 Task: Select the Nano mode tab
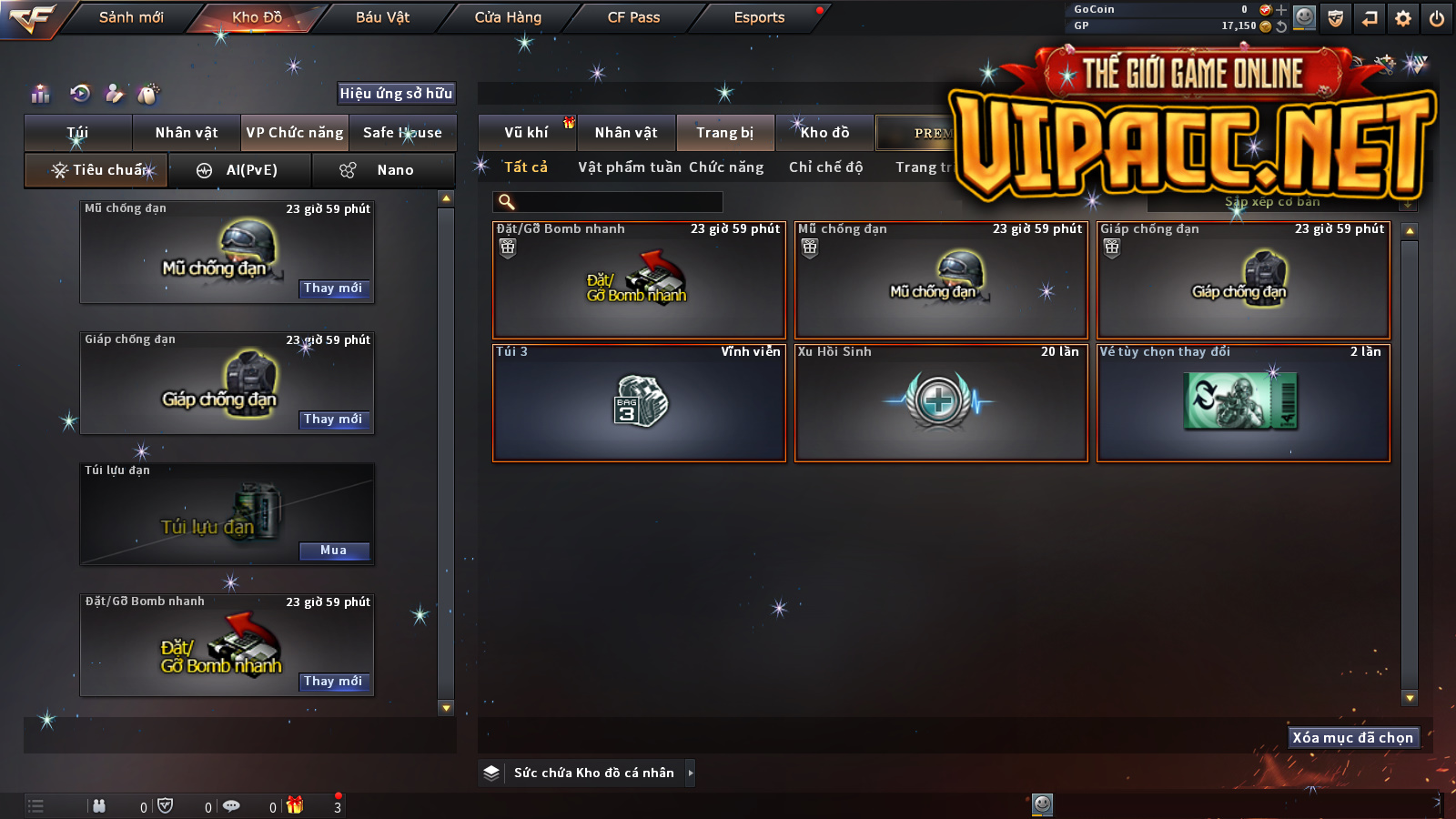pyautogui.click(x=383, y=170)
